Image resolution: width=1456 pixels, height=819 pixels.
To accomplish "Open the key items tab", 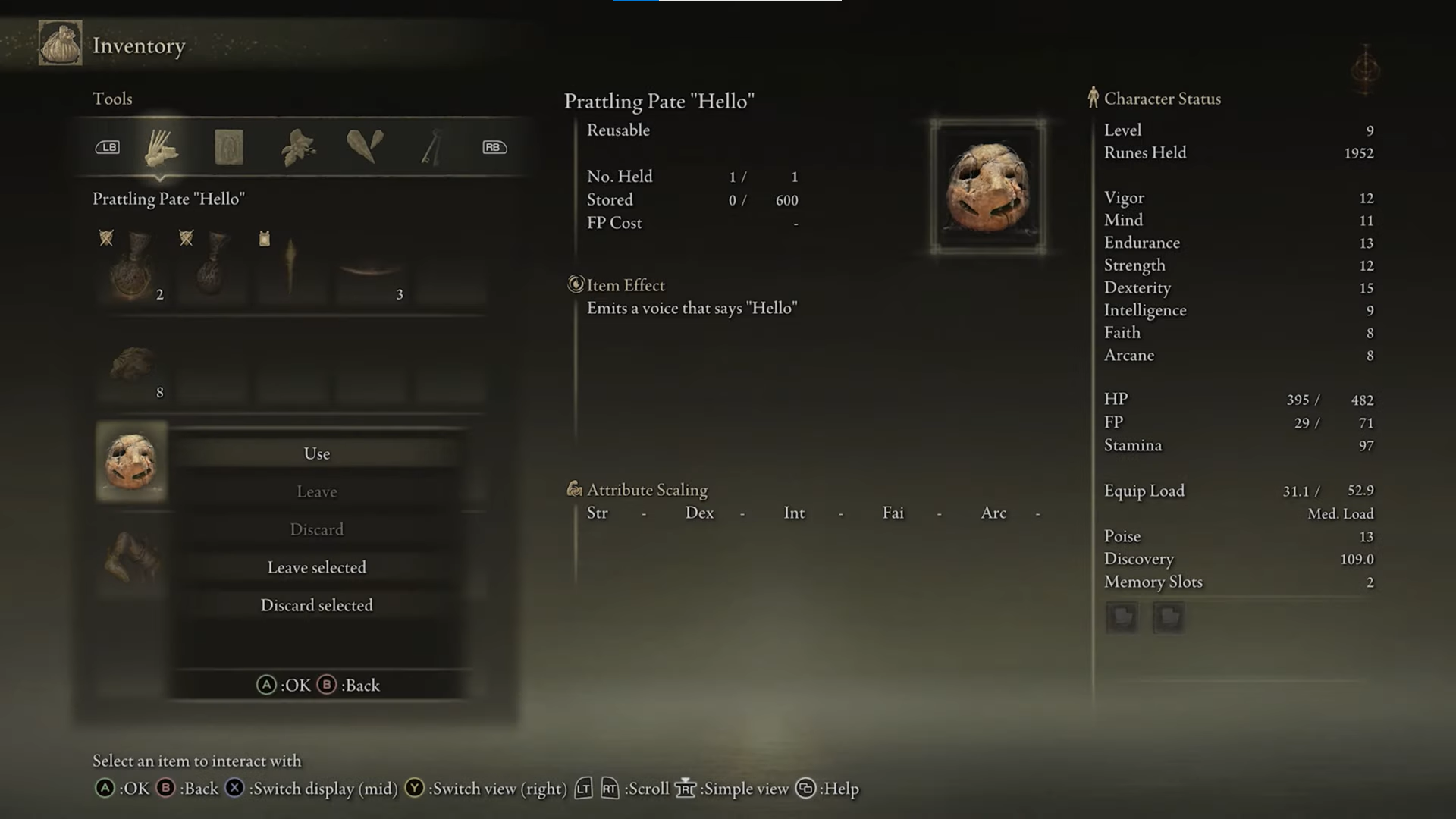I will (431, 147).
